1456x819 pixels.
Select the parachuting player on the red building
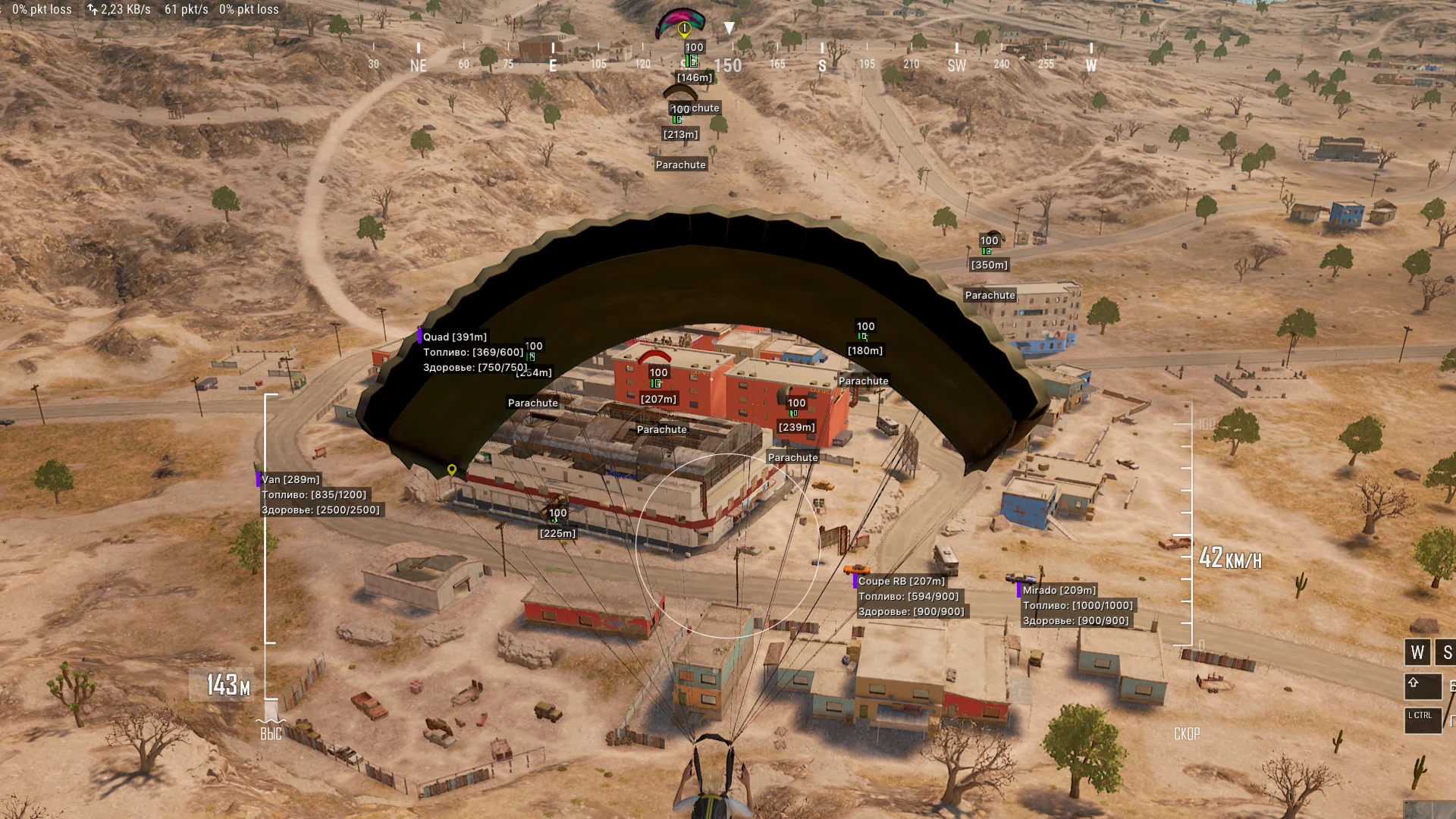[x=654, y=355]
